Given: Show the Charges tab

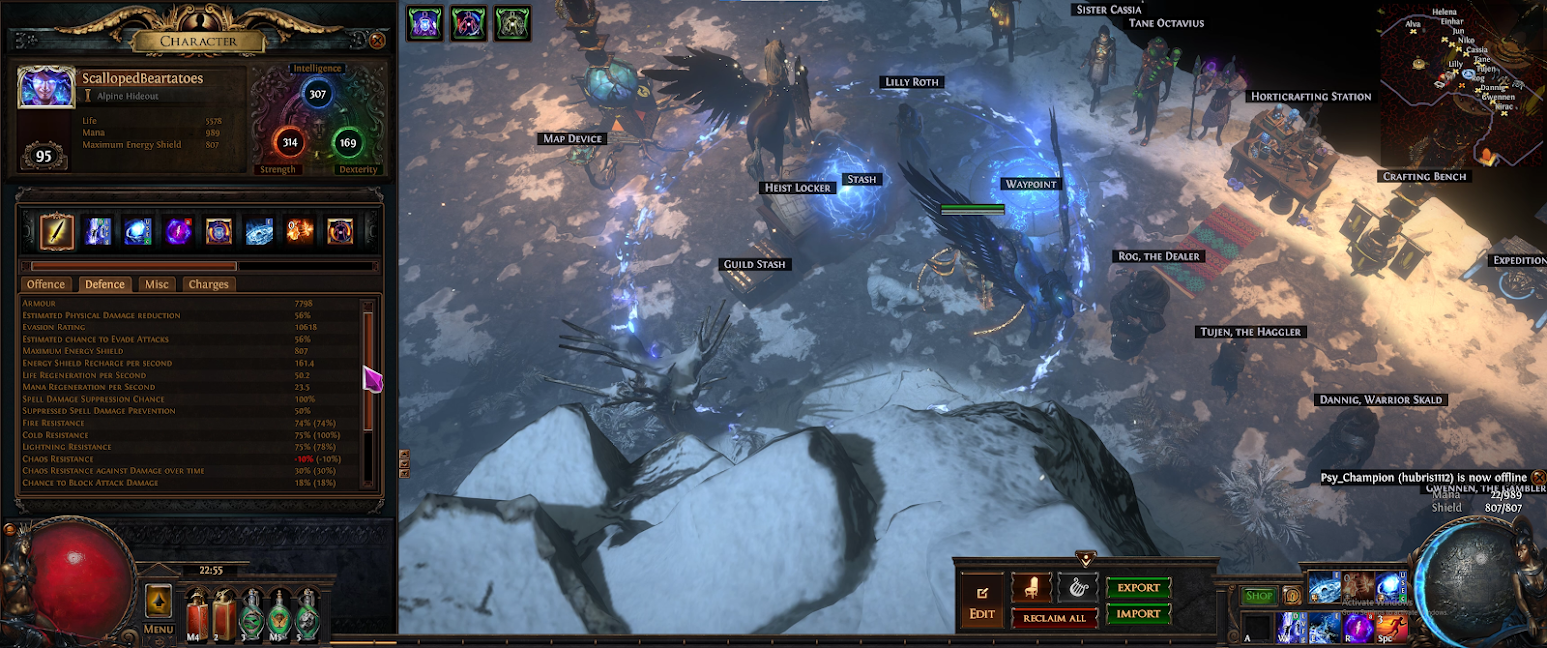Looking at the screenshot, I should [x=208, y=284].
